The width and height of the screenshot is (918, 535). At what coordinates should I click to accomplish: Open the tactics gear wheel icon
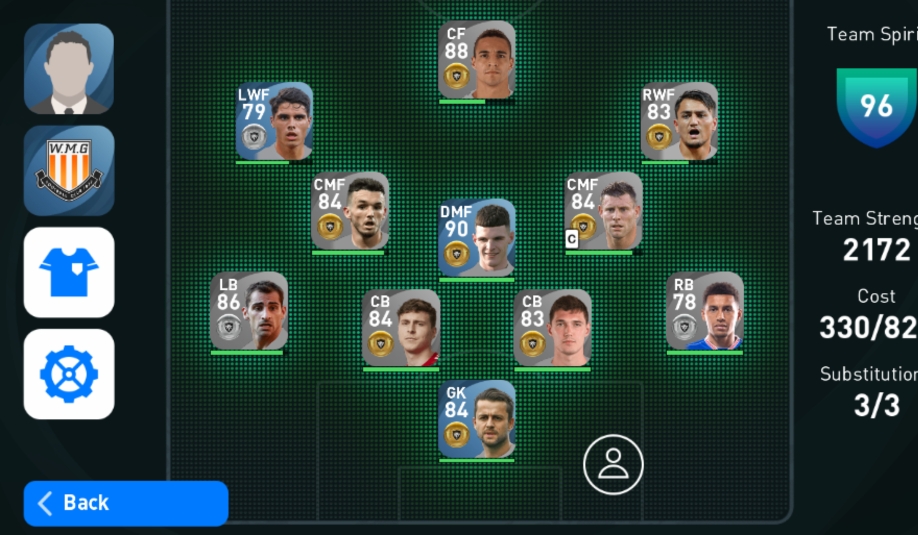69,374
